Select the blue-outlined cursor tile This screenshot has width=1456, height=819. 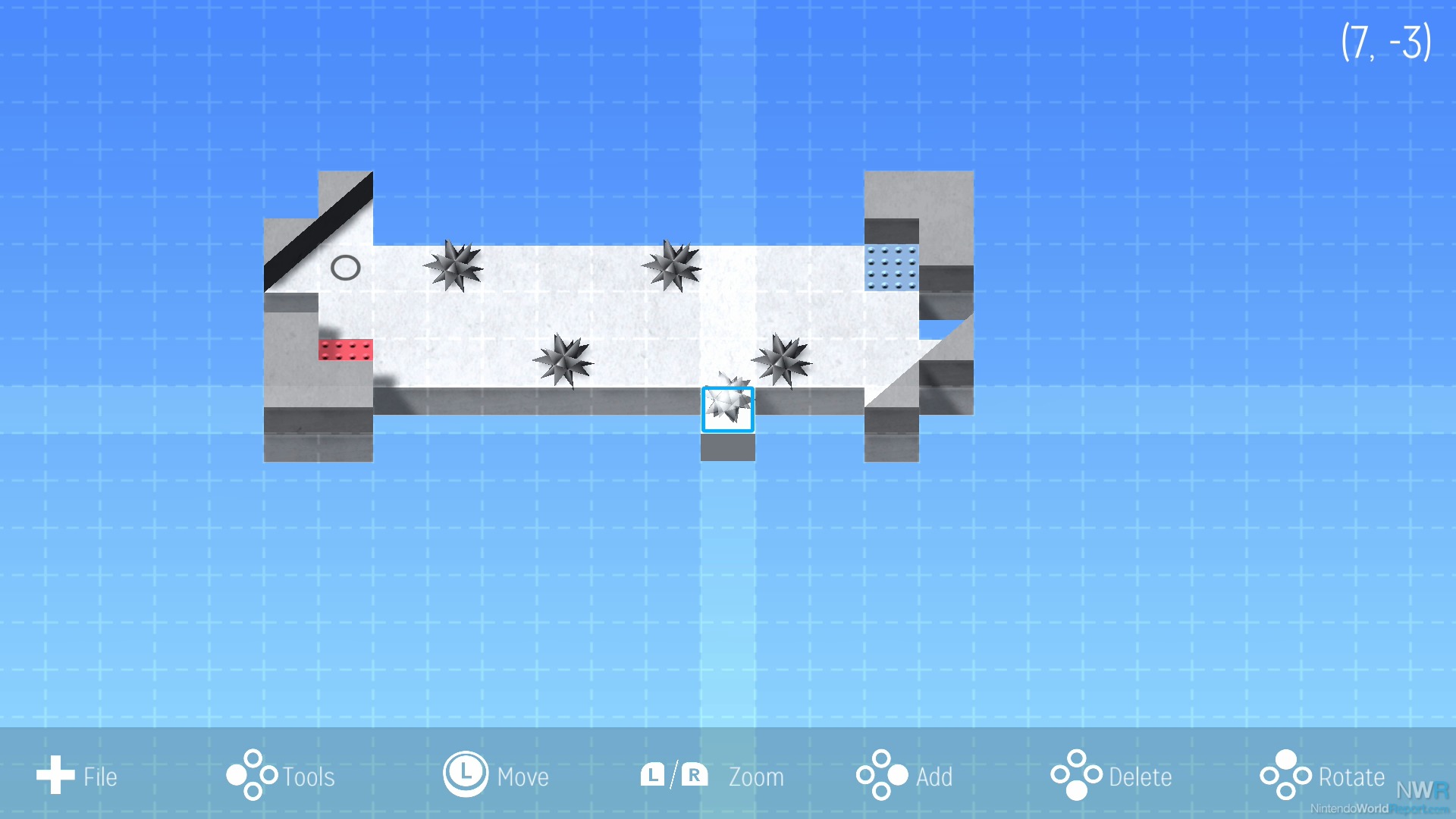tap(727, 409)
